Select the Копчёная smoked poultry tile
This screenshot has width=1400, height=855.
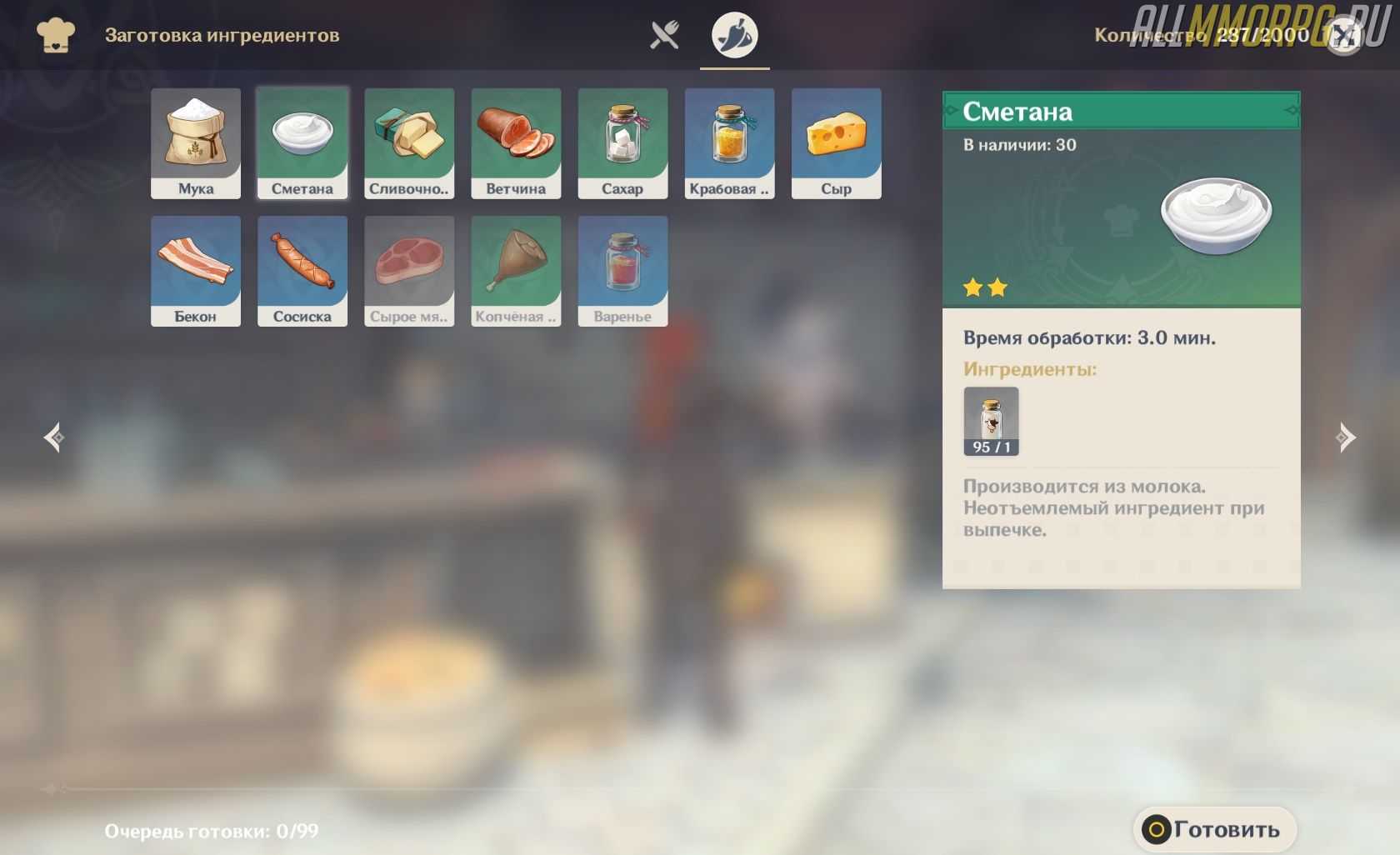point(516,271)
